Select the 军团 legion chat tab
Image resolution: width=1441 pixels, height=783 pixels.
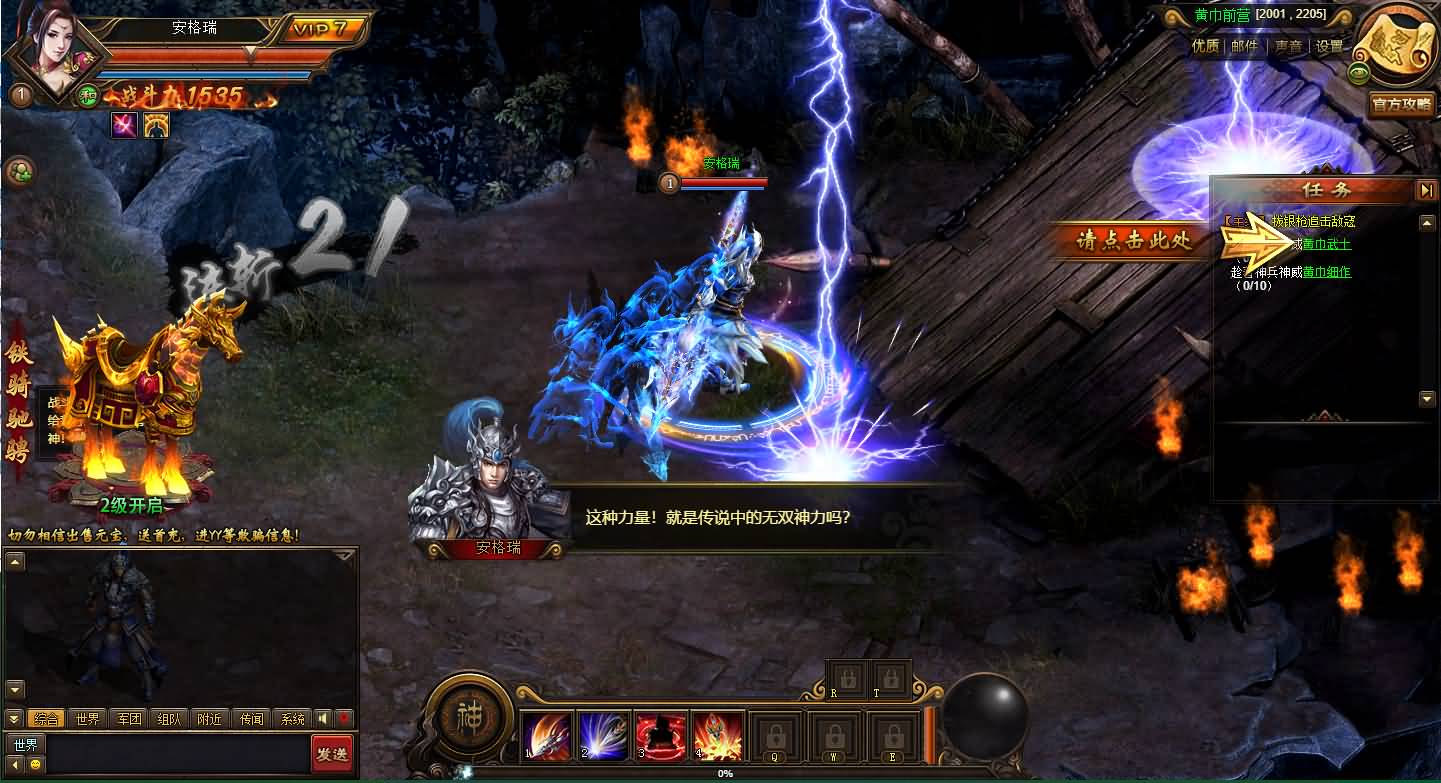tap(129, 719)
